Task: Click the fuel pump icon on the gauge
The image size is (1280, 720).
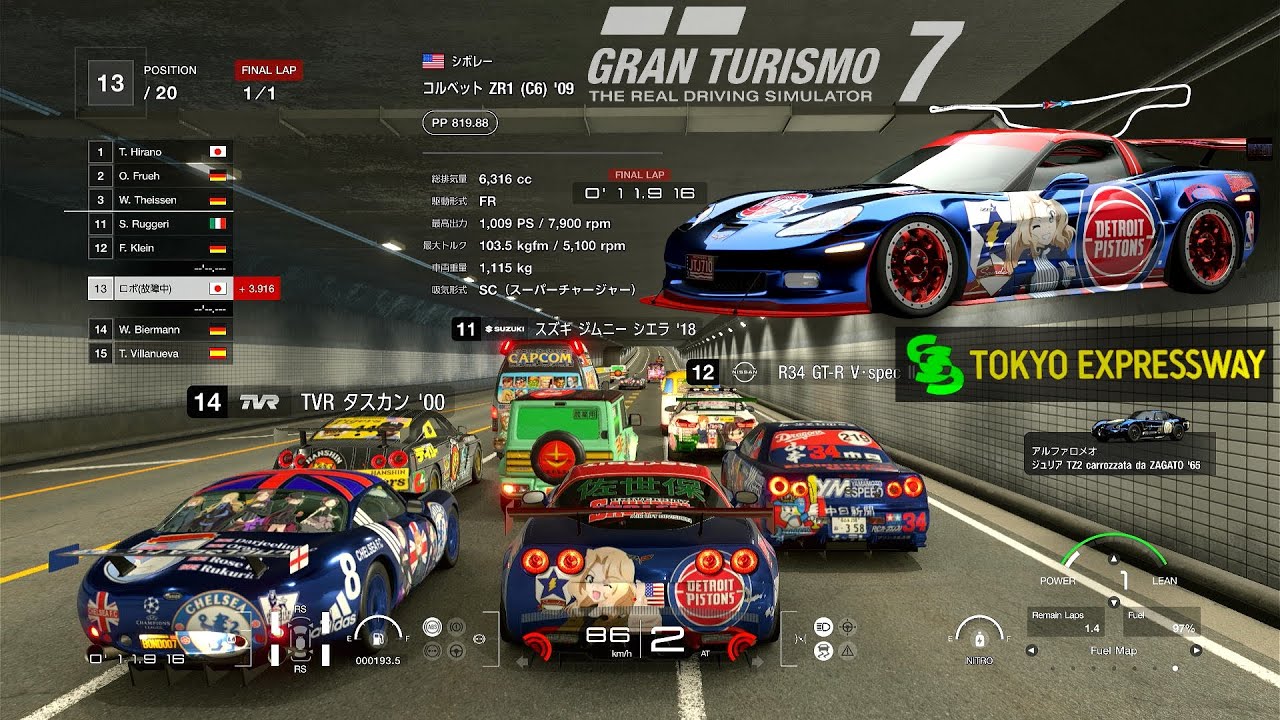Action: click(376, 638)
